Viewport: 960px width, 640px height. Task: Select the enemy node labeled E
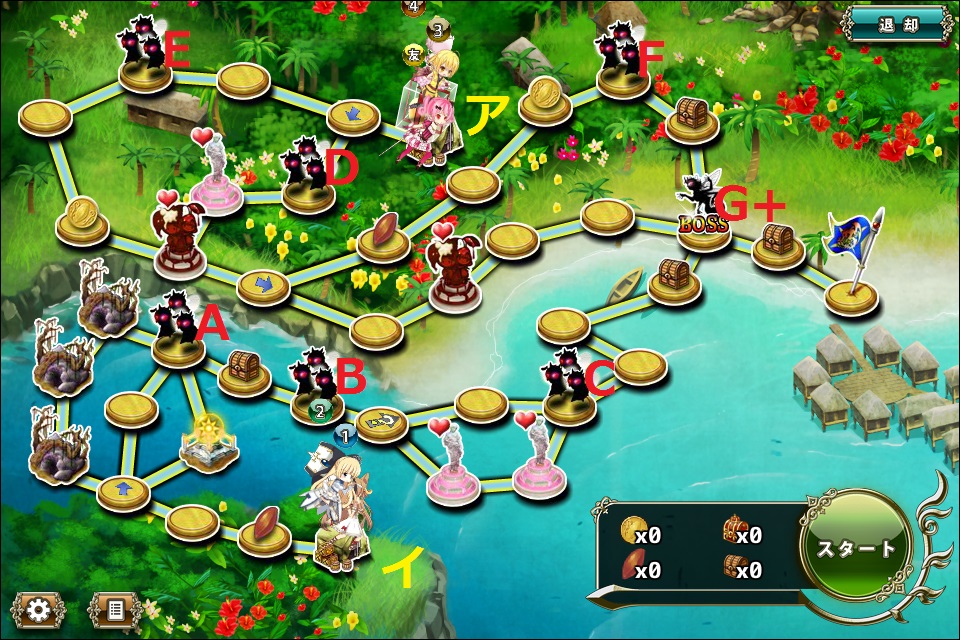tap(145, 54)
